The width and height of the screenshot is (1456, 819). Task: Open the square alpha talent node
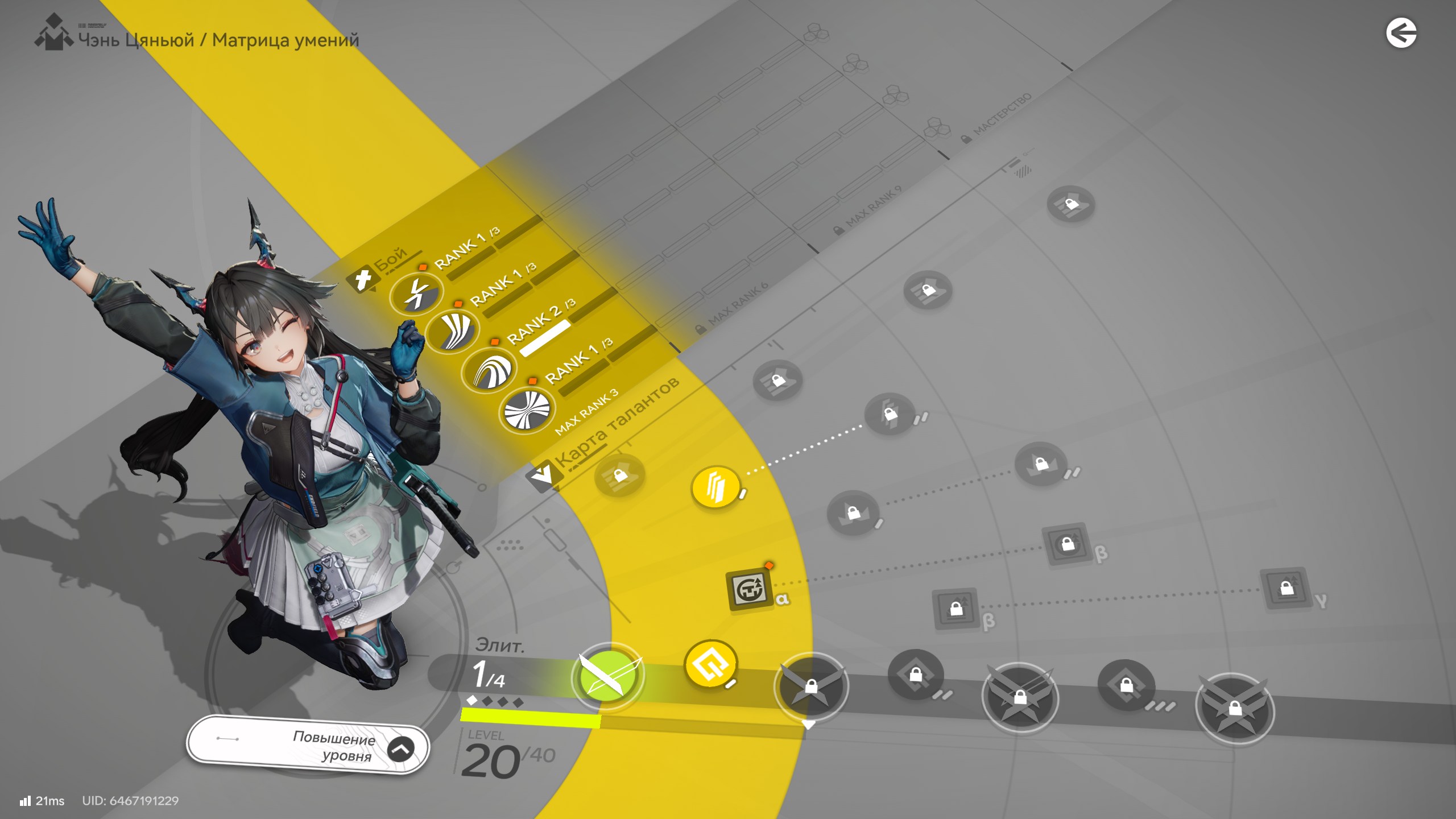(x=749, y=590)
